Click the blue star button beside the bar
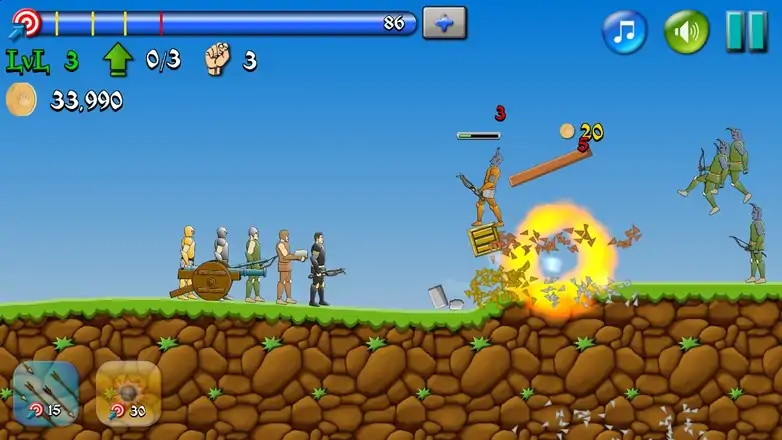The height and width of the screenshot is (440, 782). [444, 22]
